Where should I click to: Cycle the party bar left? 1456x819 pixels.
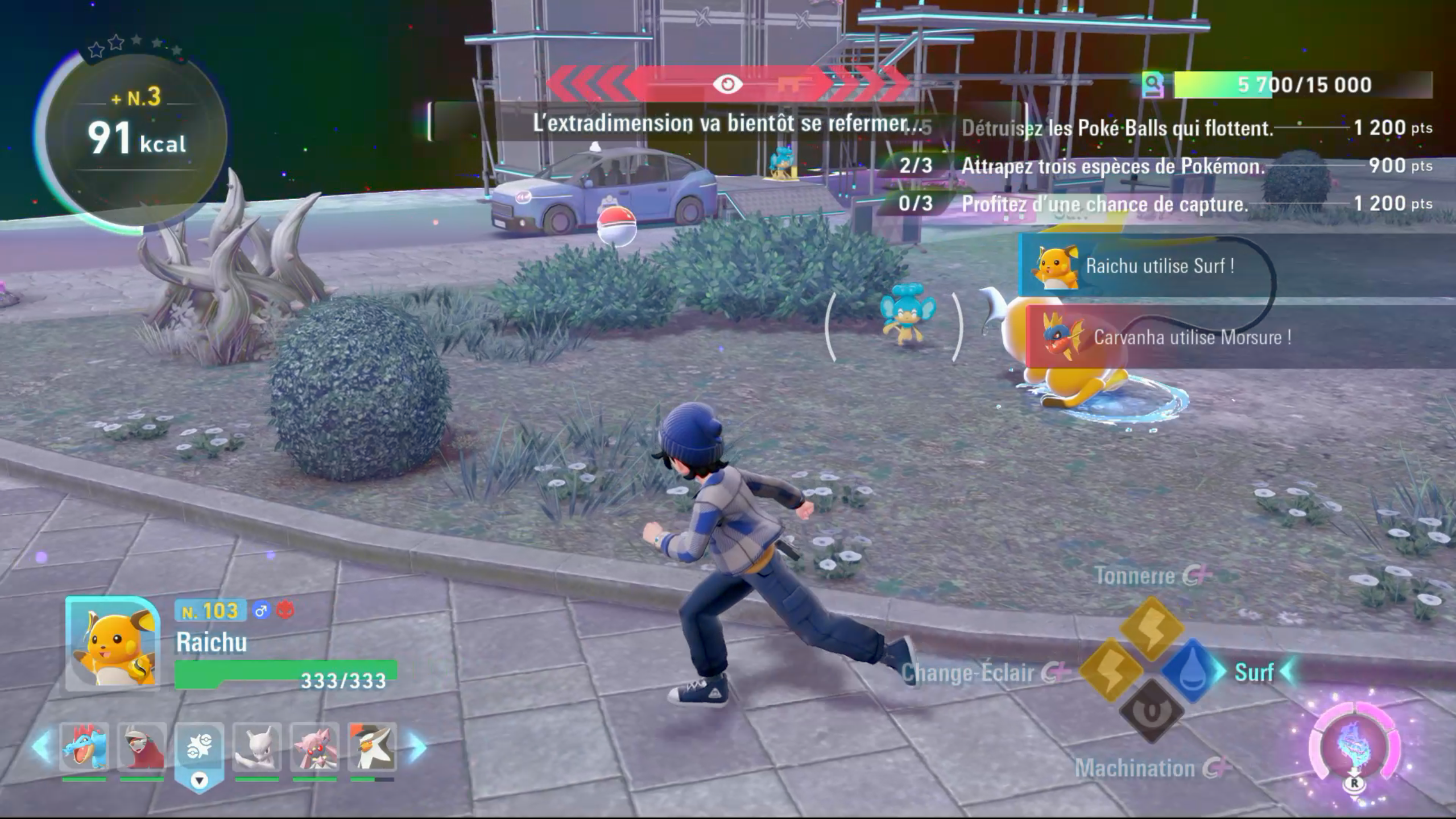tap(42, 746)
